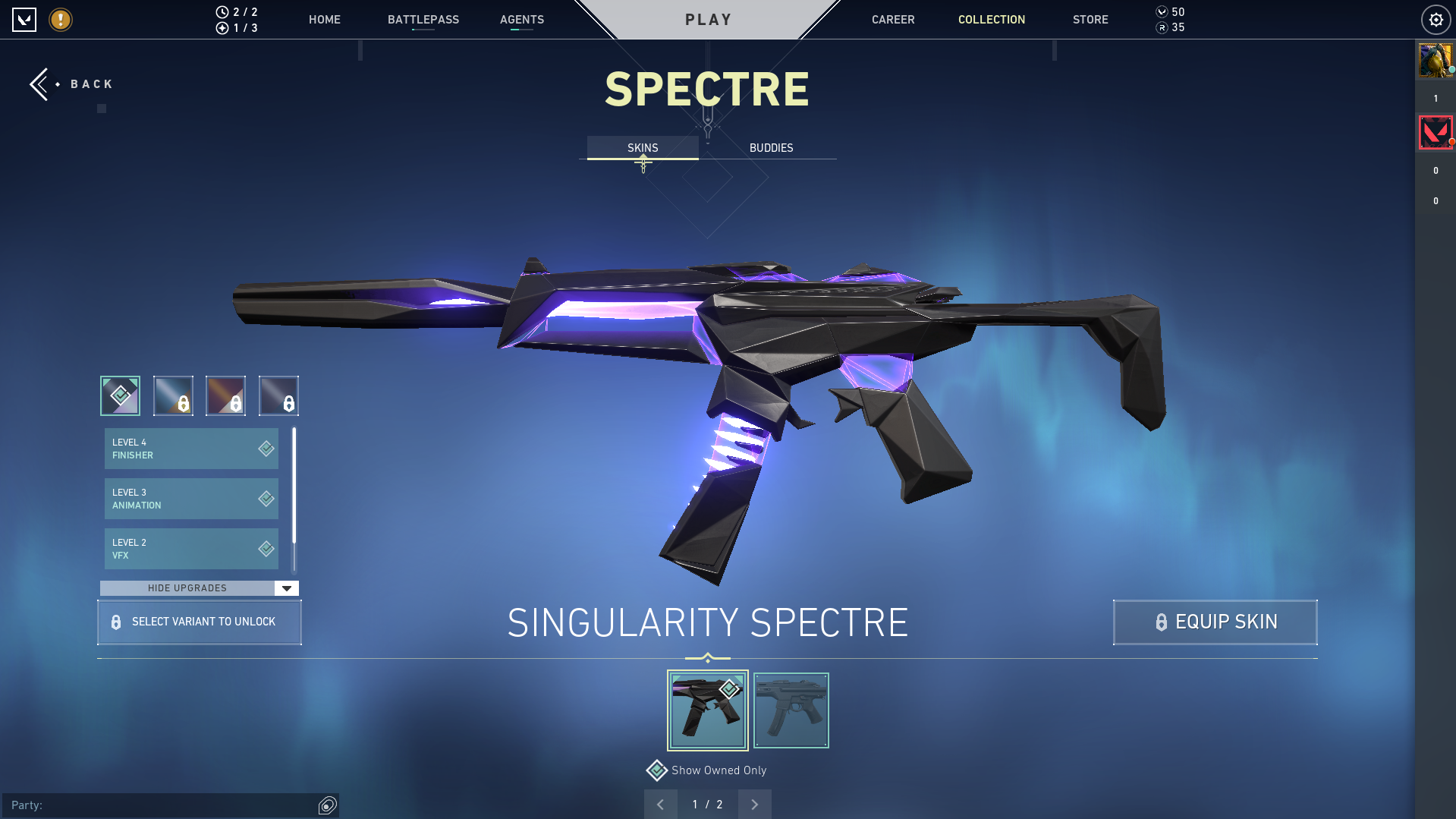This screenshot has height=819, width=1456.
Task: Switch to the Buddies tab
Action: point(770,147)
